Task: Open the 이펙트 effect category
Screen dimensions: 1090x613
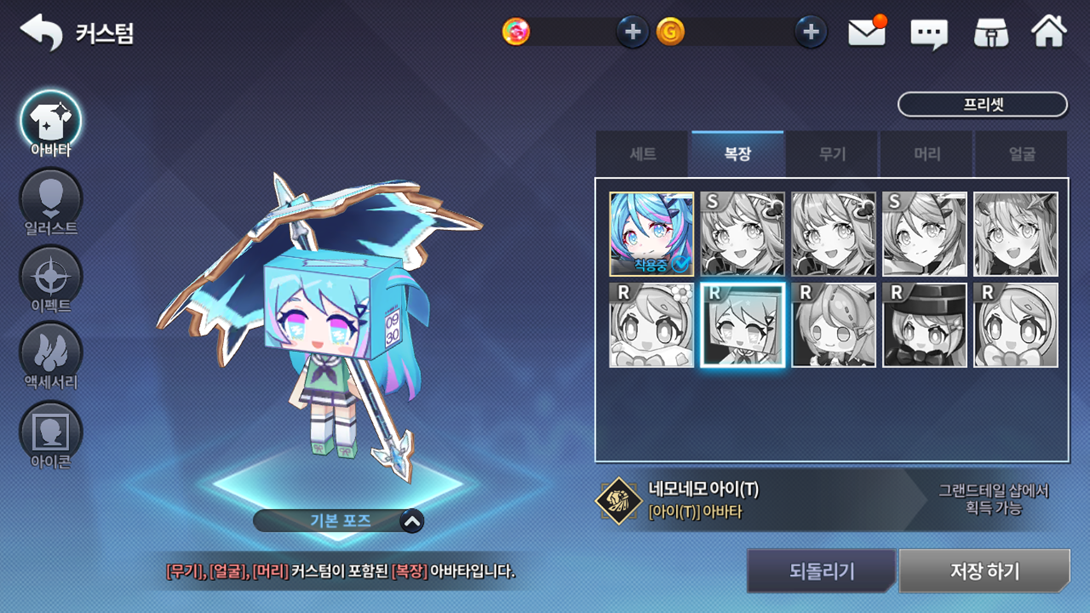Action: (x=51, y=281)
